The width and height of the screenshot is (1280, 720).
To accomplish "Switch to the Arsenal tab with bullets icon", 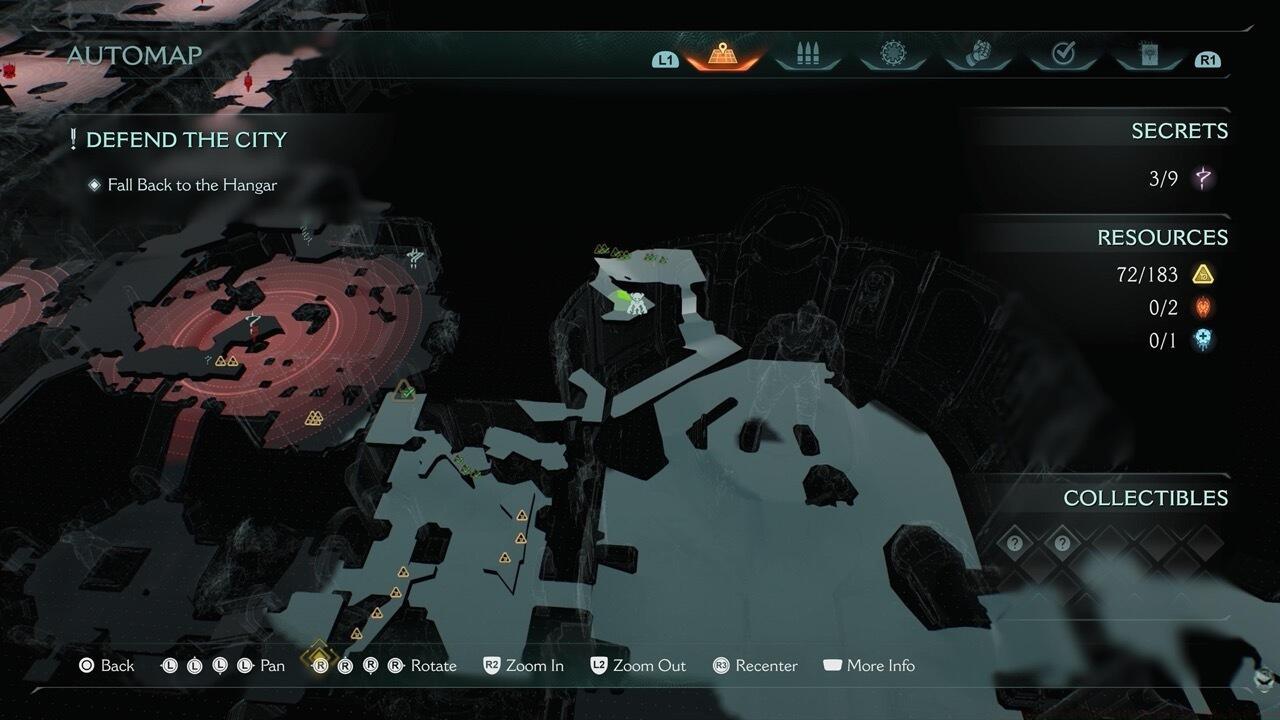I will 805,56.
